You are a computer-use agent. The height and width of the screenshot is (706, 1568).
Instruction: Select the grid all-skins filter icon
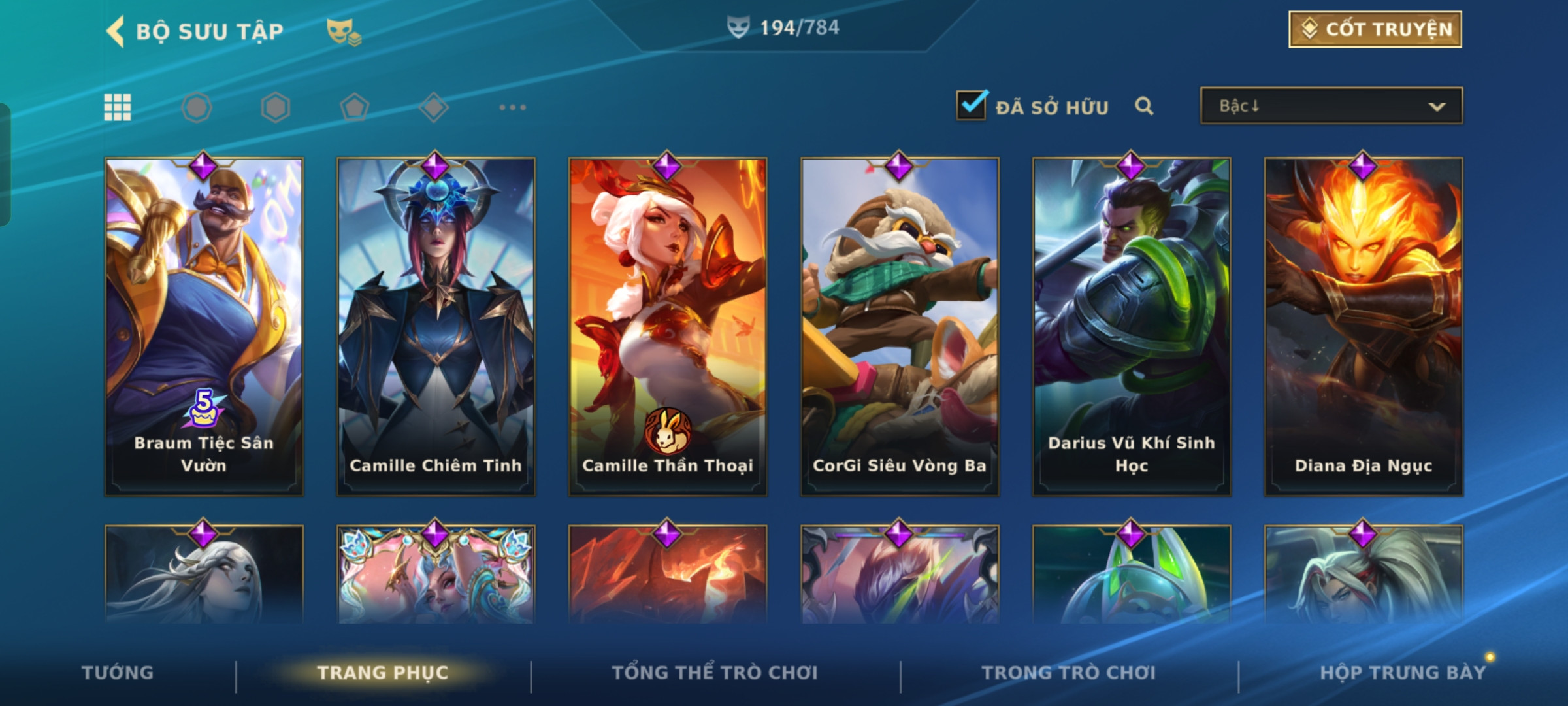click(118, 107)
